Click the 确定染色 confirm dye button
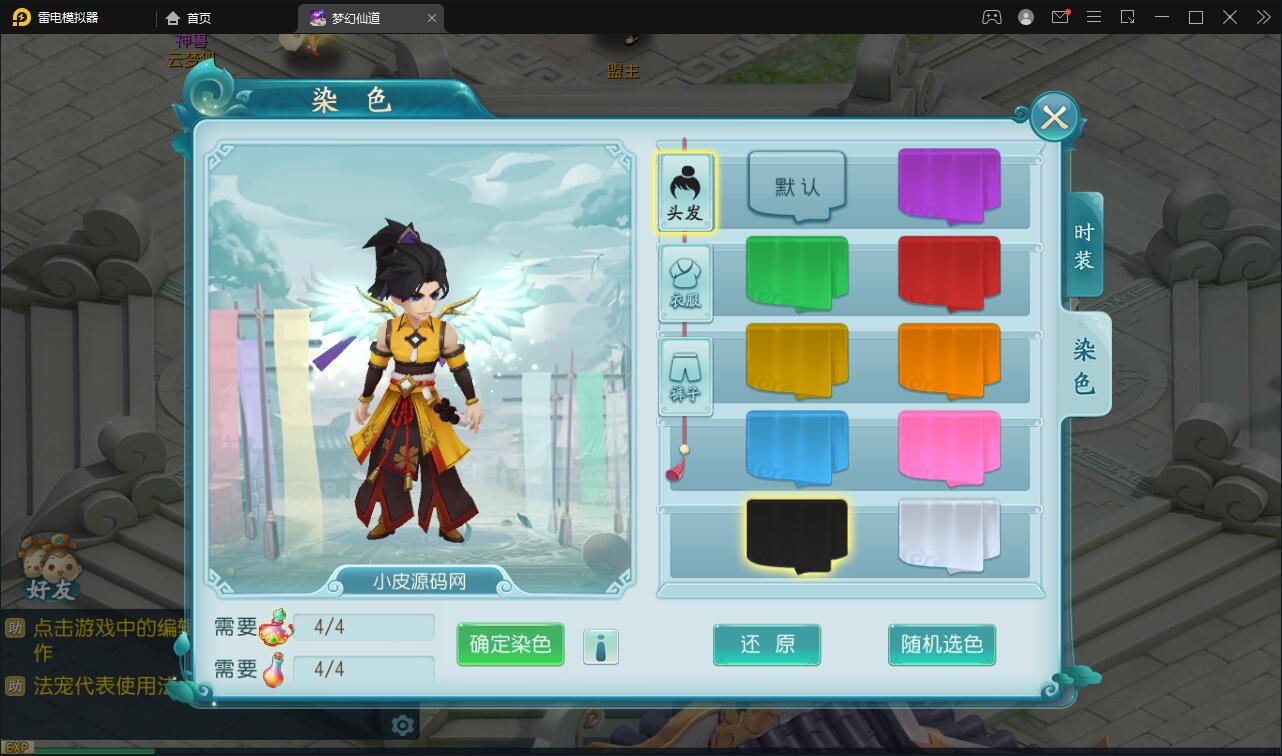The height and width of the screenshot is (756, 1282). tap(510, 645)
